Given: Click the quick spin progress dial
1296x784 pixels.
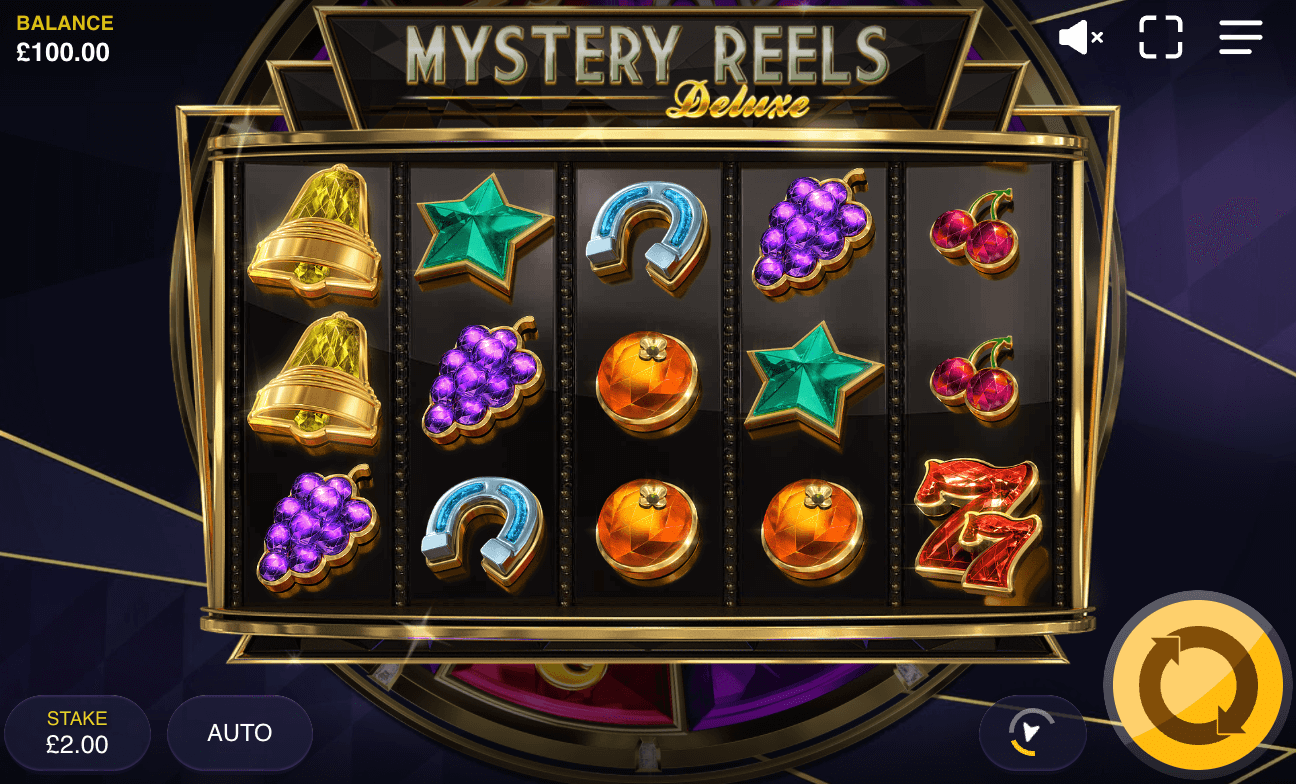Looking at the screenshot, I should pyautogui.click(x=1035, y=733).
